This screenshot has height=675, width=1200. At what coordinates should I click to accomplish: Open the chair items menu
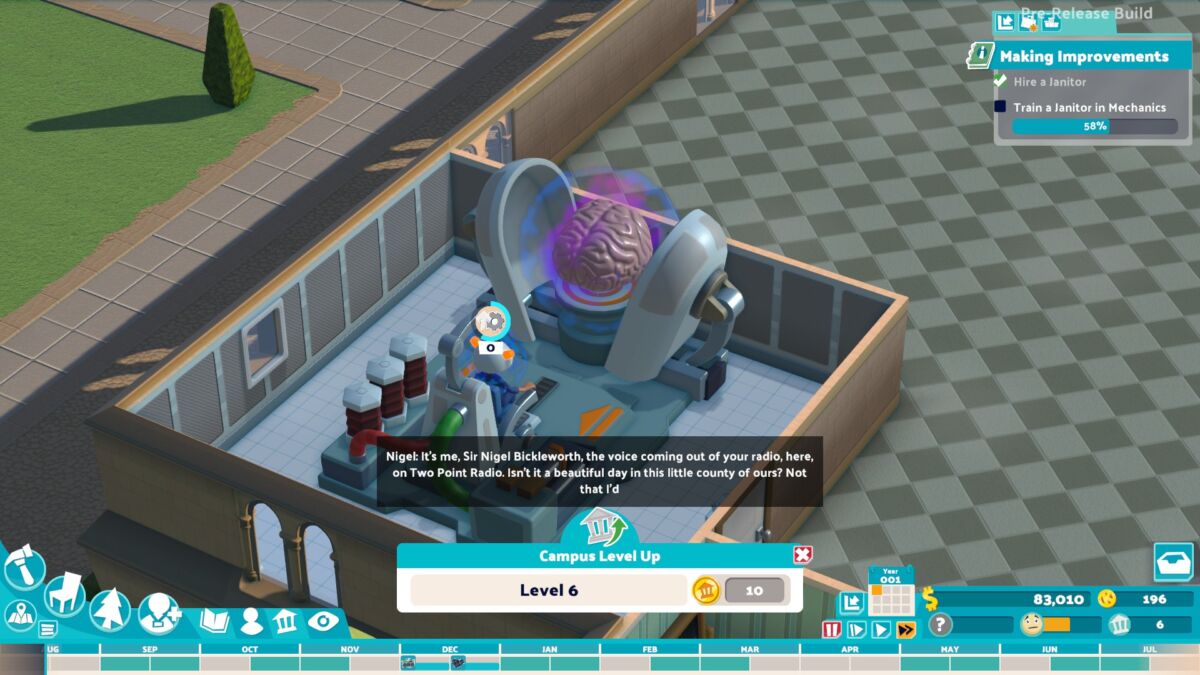tap(65, 592)
